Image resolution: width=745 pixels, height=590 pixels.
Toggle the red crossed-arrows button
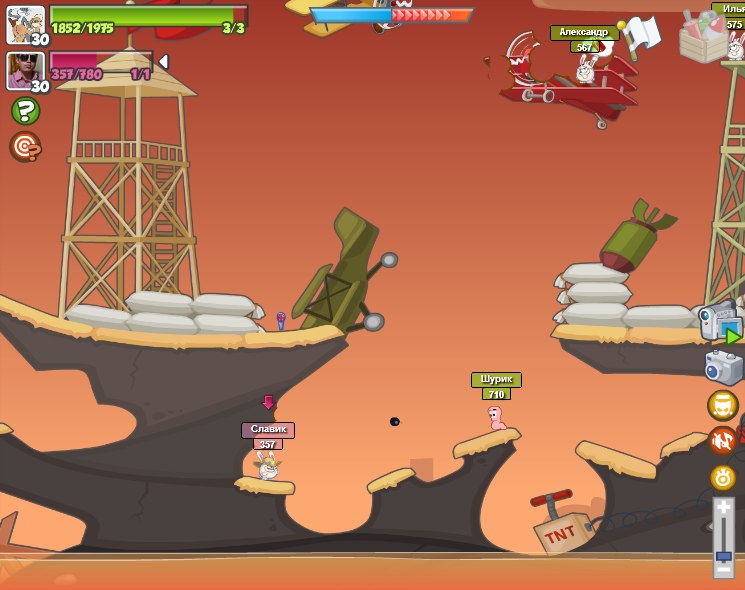click(x=723, y=441)
